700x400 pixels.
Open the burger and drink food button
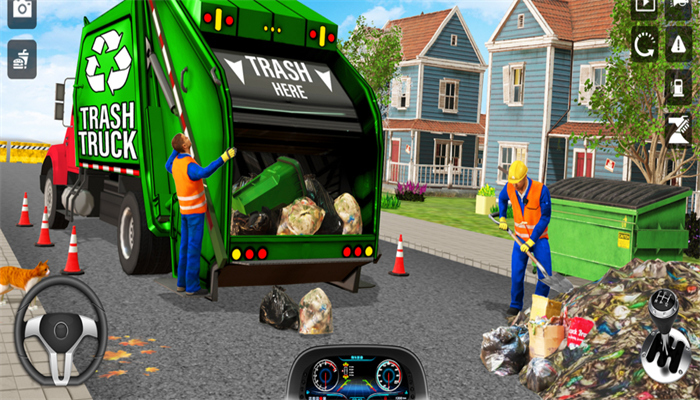point(21,59)
